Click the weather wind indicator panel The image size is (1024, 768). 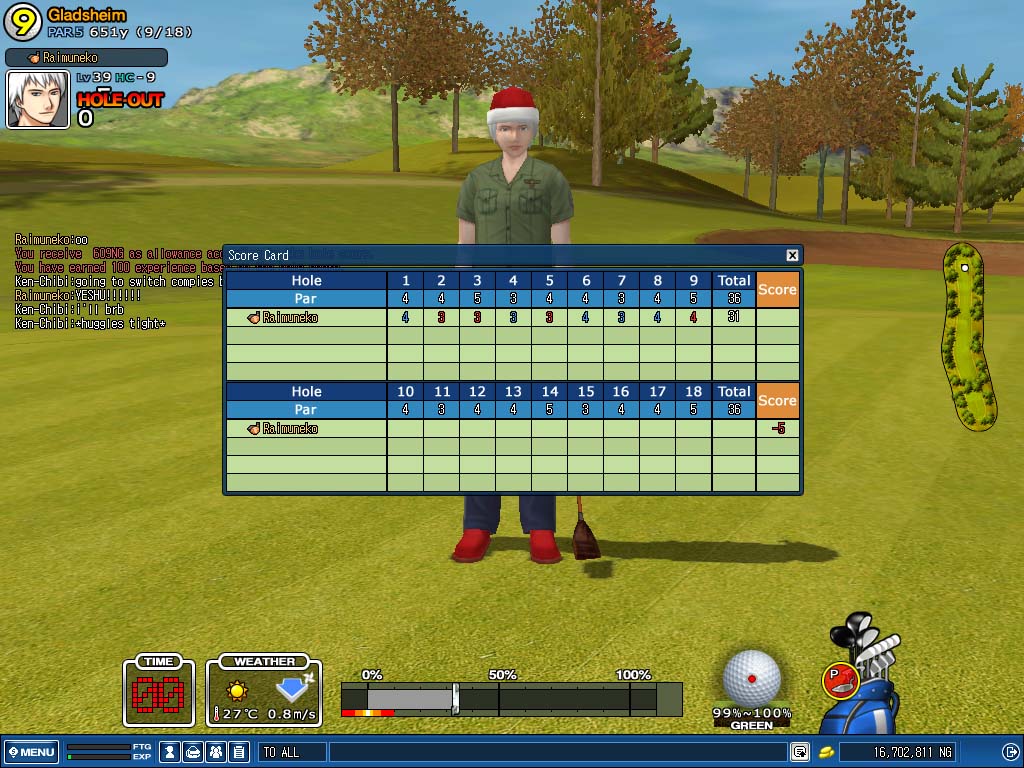(264, 690)
